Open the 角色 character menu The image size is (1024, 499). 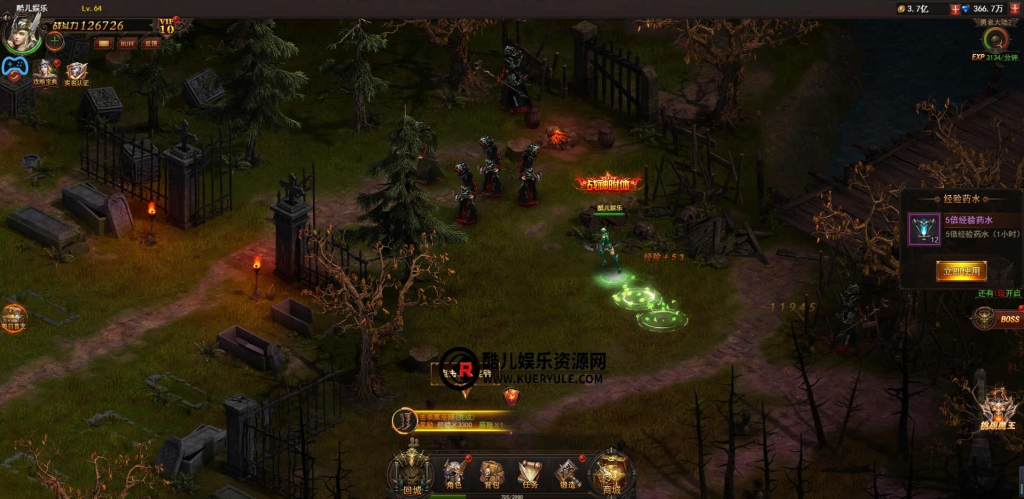(x=455, y=473)
